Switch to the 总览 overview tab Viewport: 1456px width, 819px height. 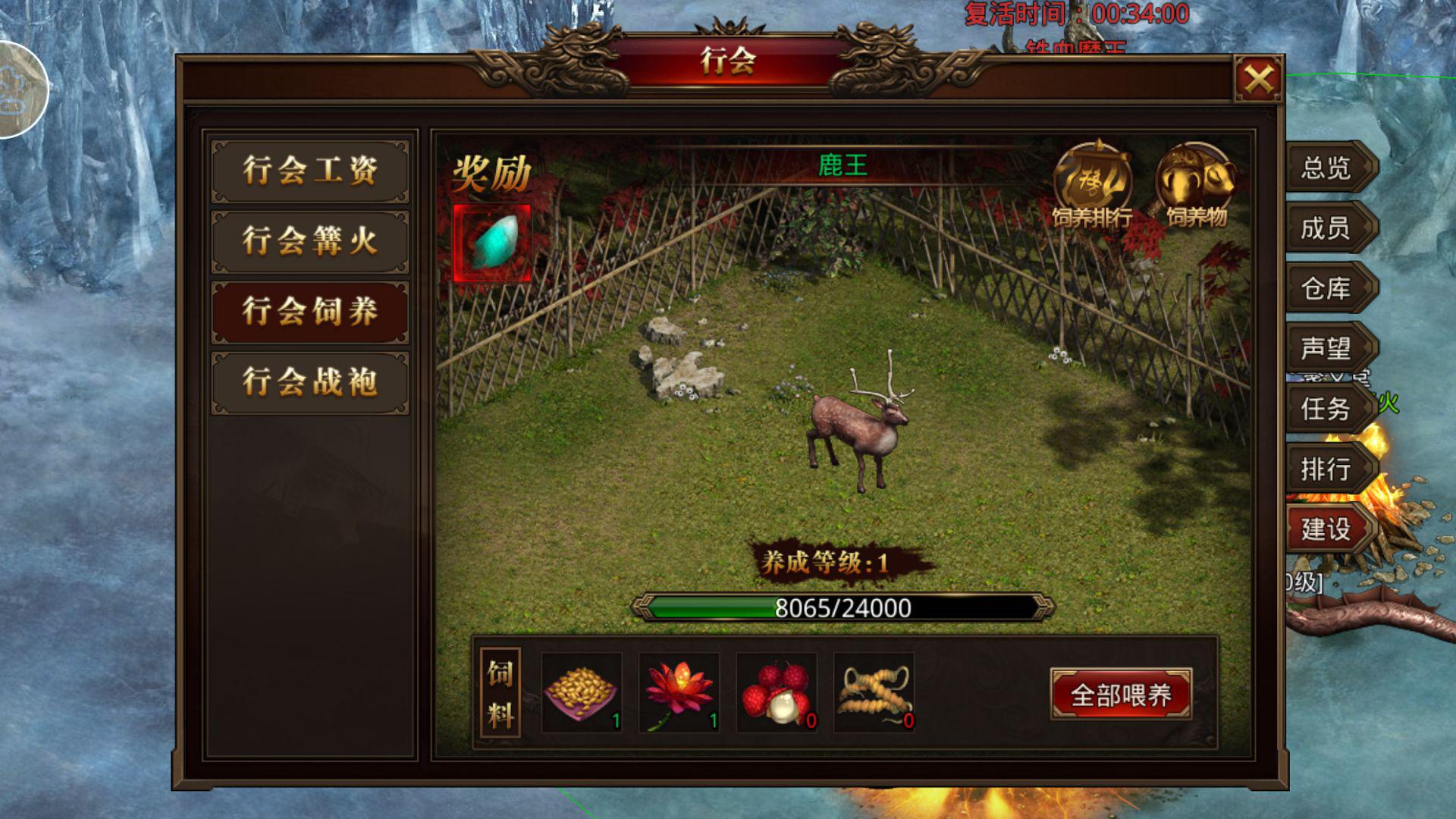(x=1326, y=168)
